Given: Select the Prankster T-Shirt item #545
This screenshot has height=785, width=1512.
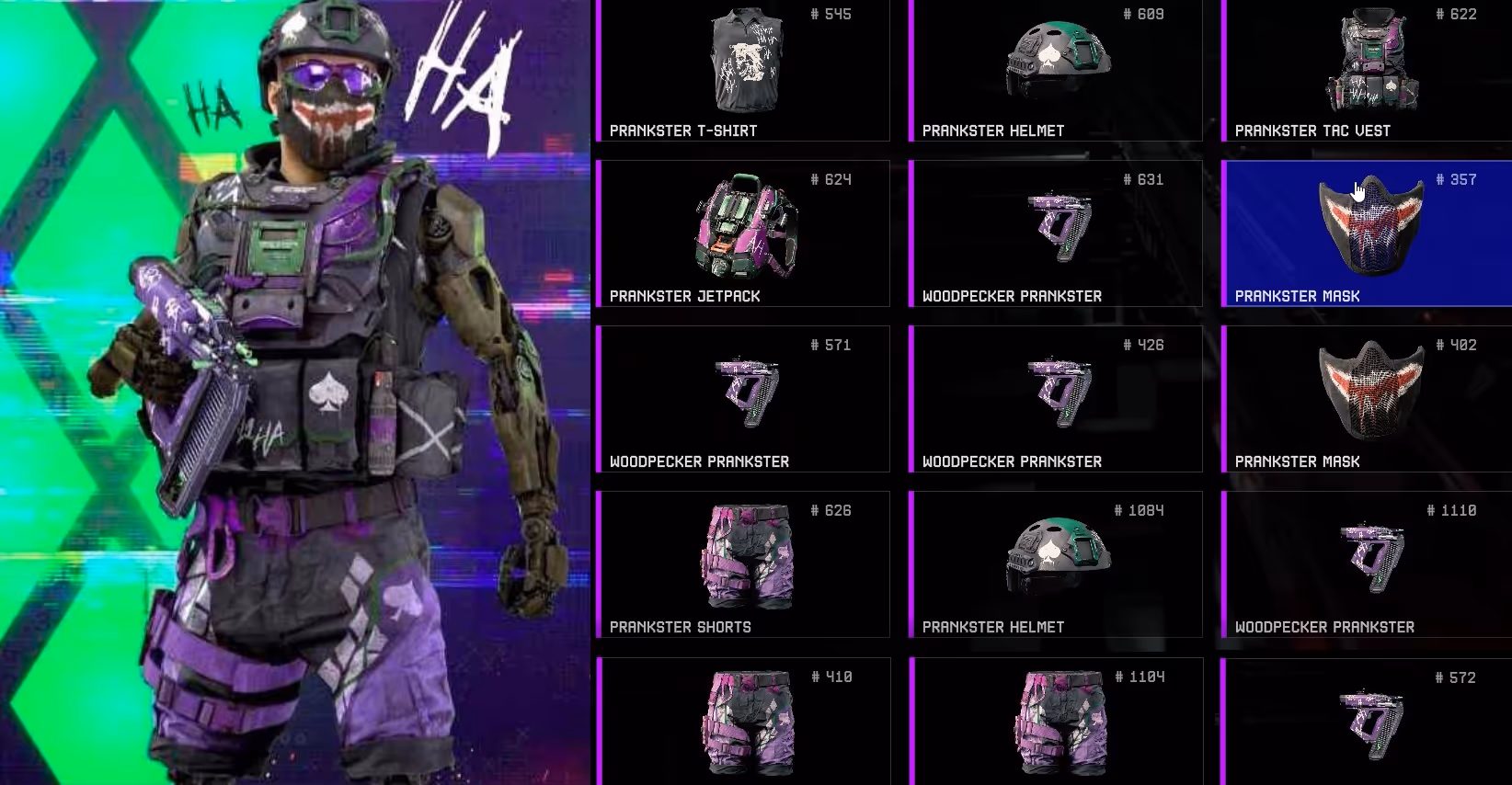Looking at the screenshot, I should (743, 70).
